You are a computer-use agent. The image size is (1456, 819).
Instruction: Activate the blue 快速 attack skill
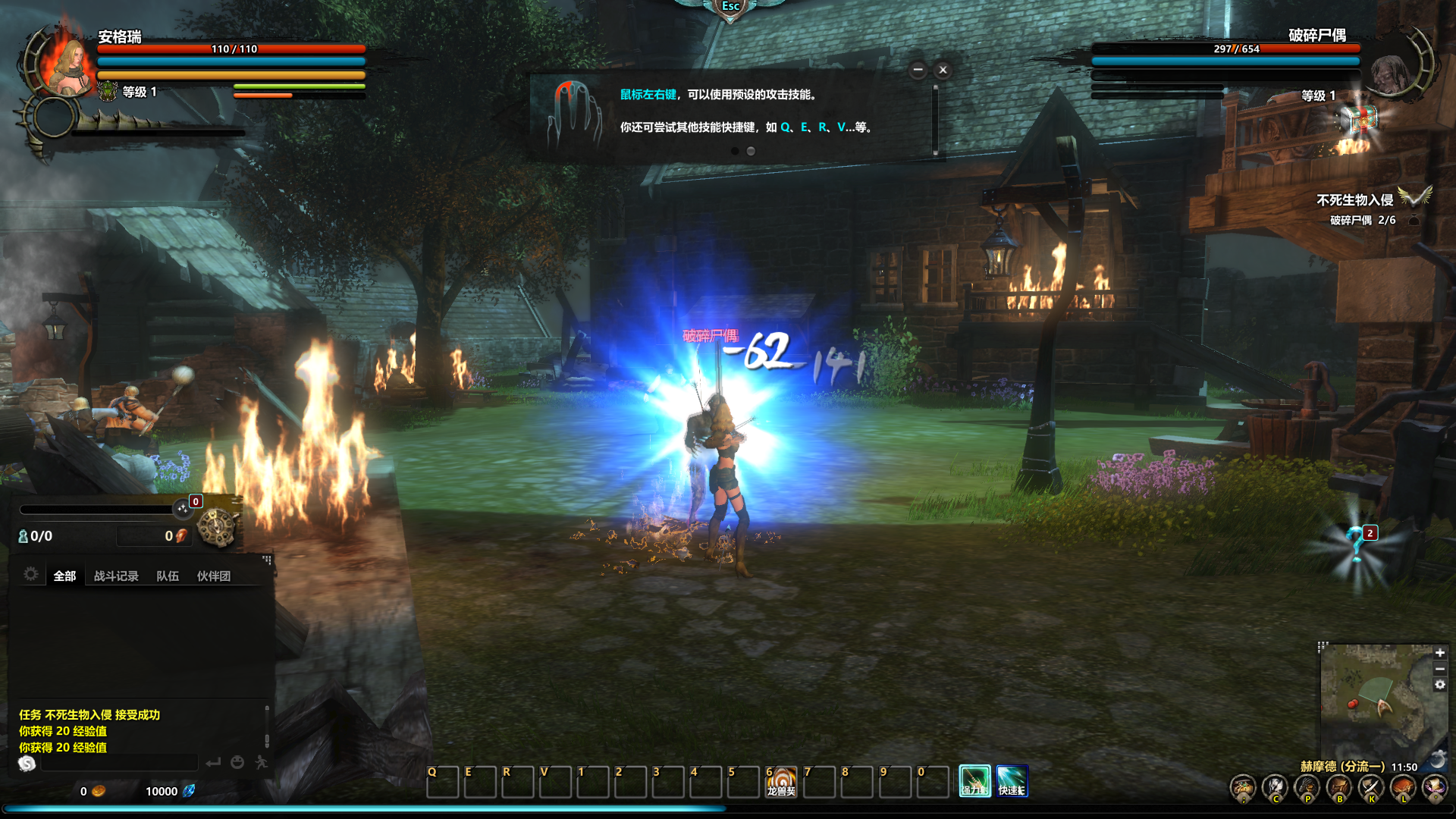1012,781
